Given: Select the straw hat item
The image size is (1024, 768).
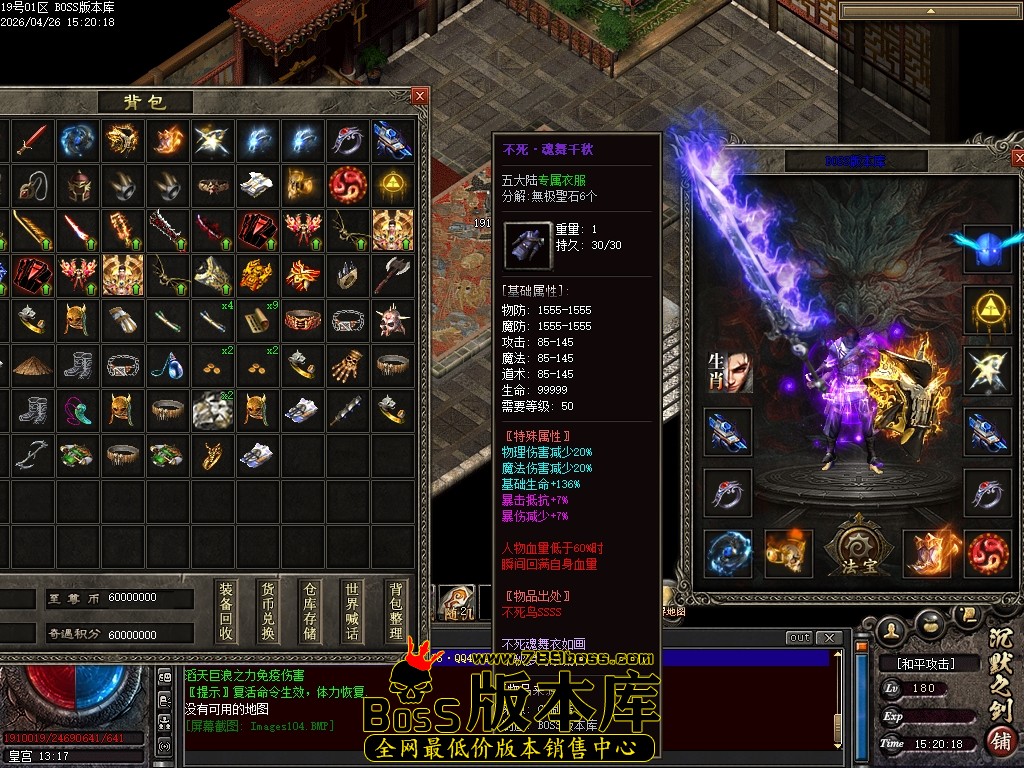Looking at the screenshot, I should coord(32,364).
